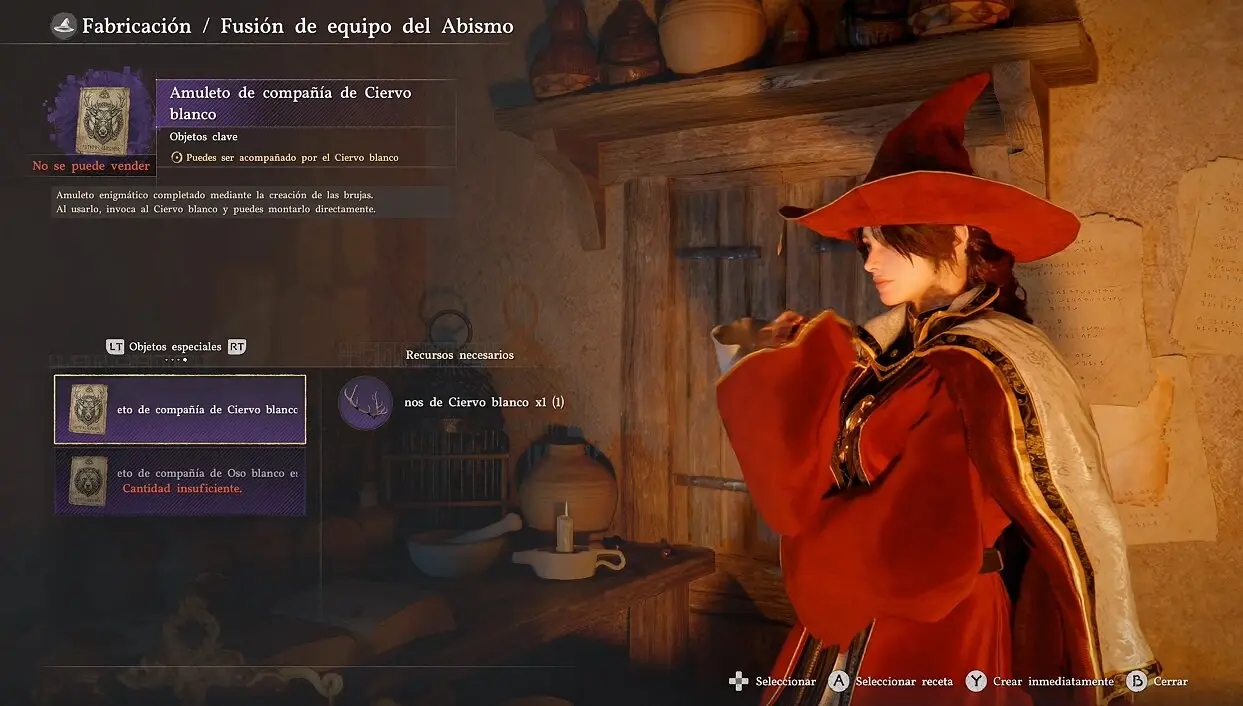The height and width of the screenshot is (706, 1243).
Task: Click the Ciervo blanco antlers resource icon
Action: point(365,402)
